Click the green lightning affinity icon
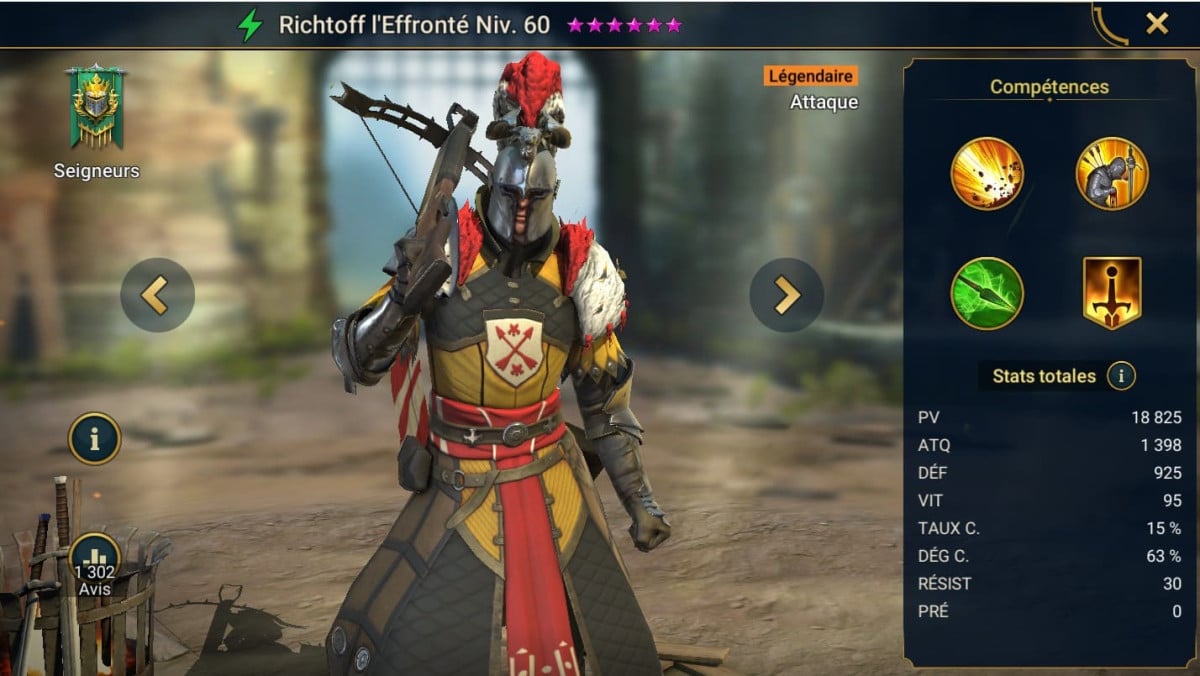1200x676 pixels. tap(250, 25)
